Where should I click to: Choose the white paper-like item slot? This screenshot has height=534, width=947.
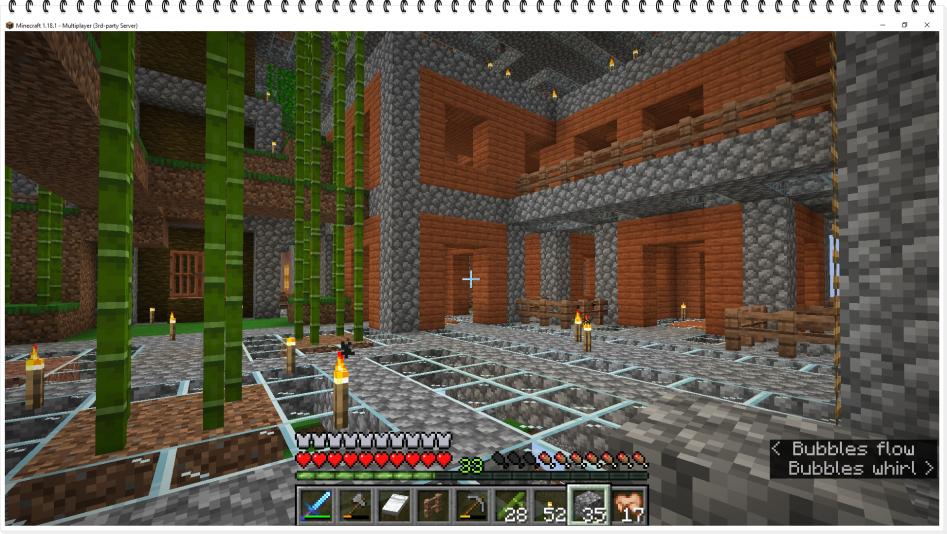coord(394,506)
